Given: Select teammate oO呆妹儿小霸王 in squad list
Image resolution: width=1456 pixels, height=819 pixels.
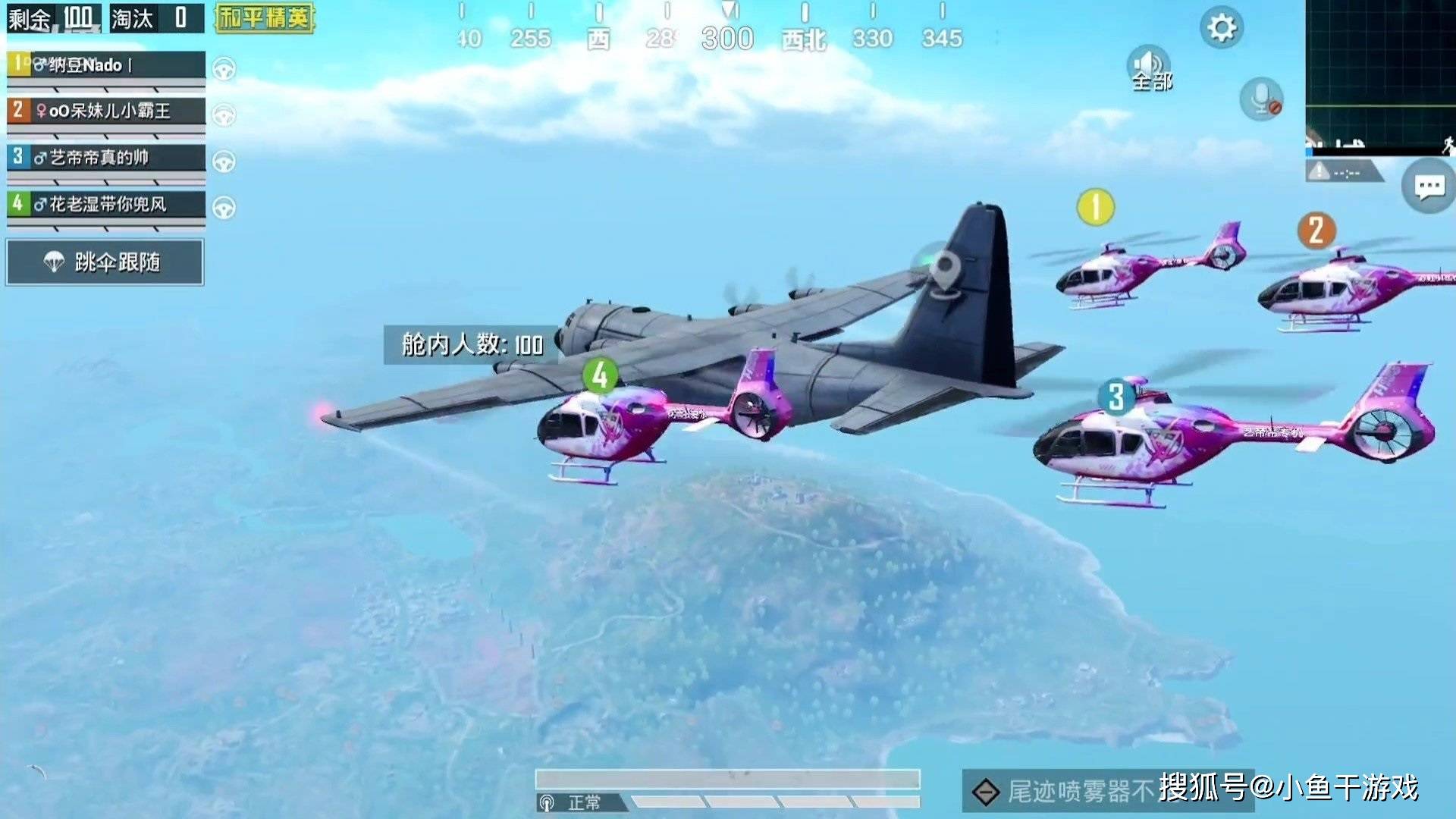Looking at the screenshot, I should (x=106, y=111).
